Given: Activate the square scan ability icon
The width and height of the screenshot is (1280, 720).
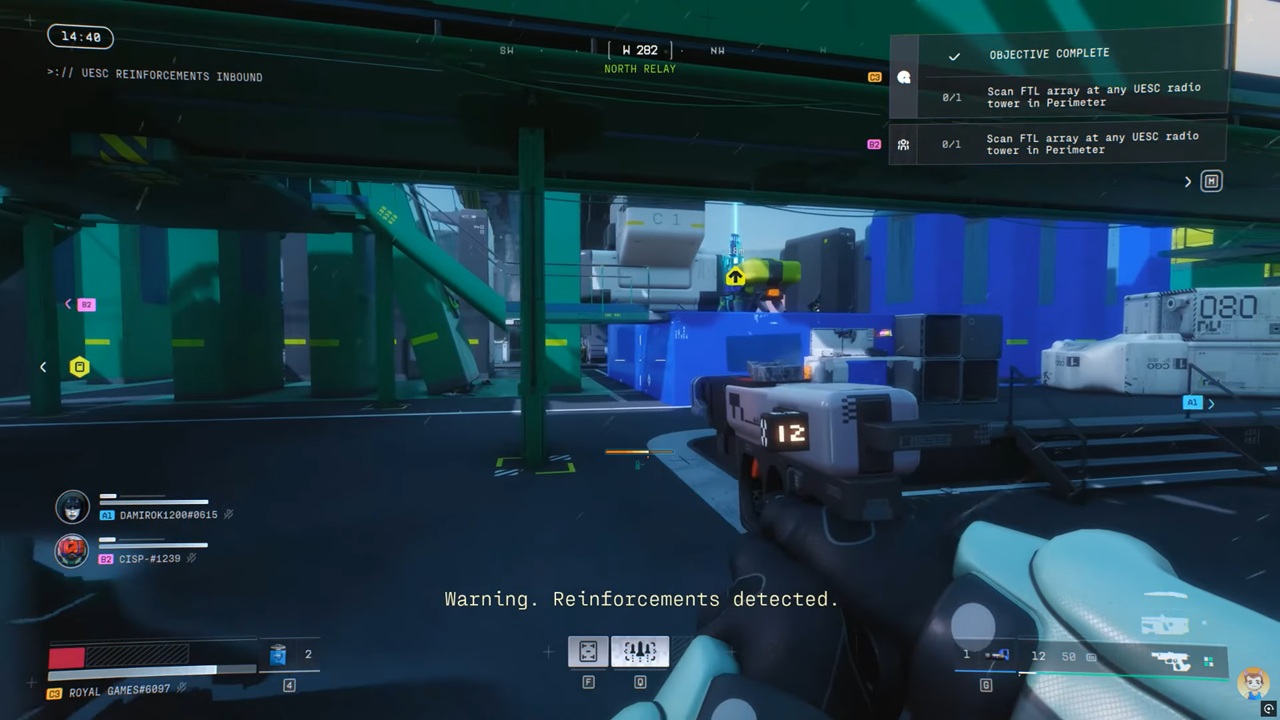Looking at the screenshot, I should (x=588, y=652).
